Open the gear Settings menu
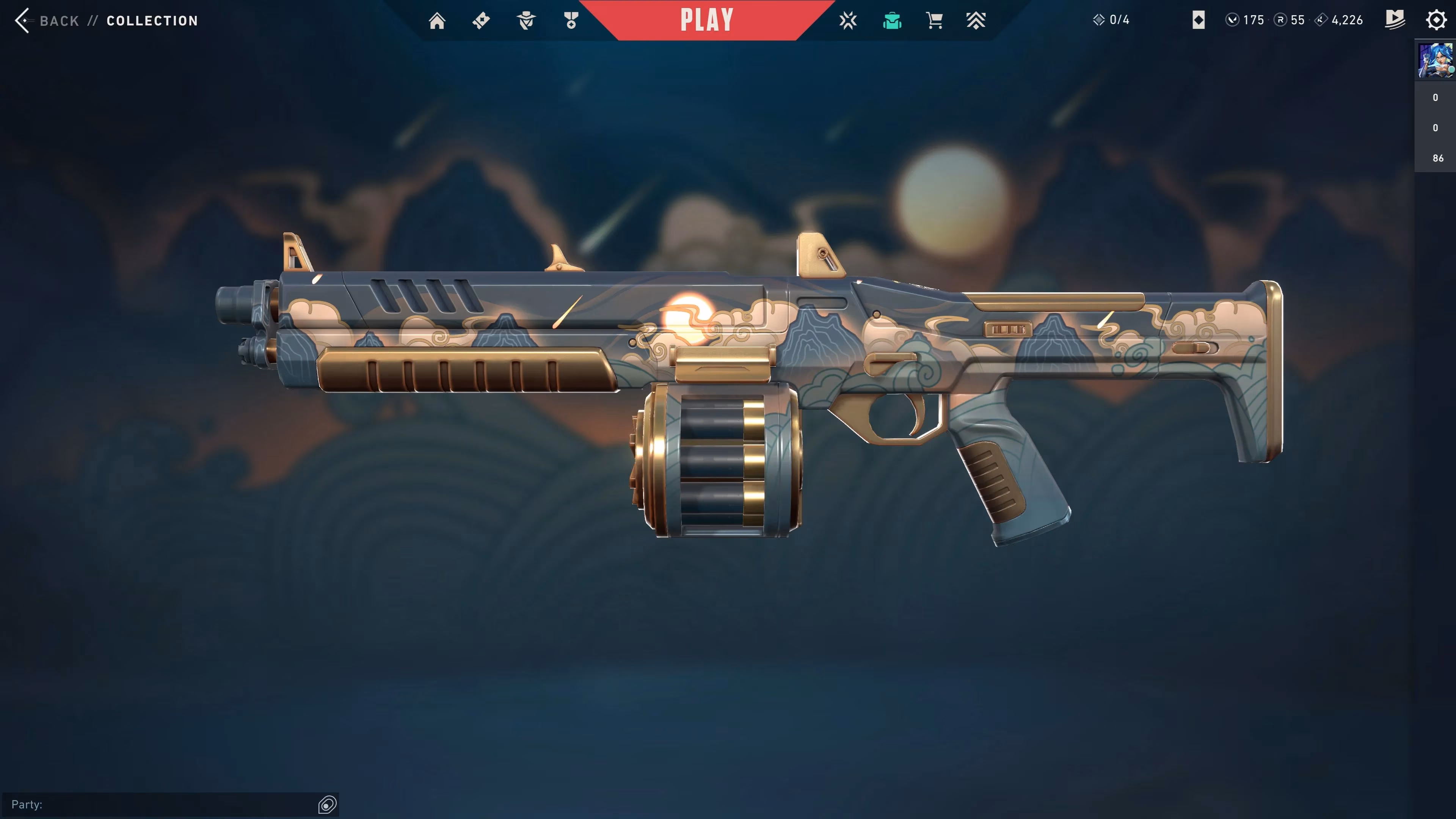The width and height of the screenshot is (1456, 819). click(x=1436, y=20)
